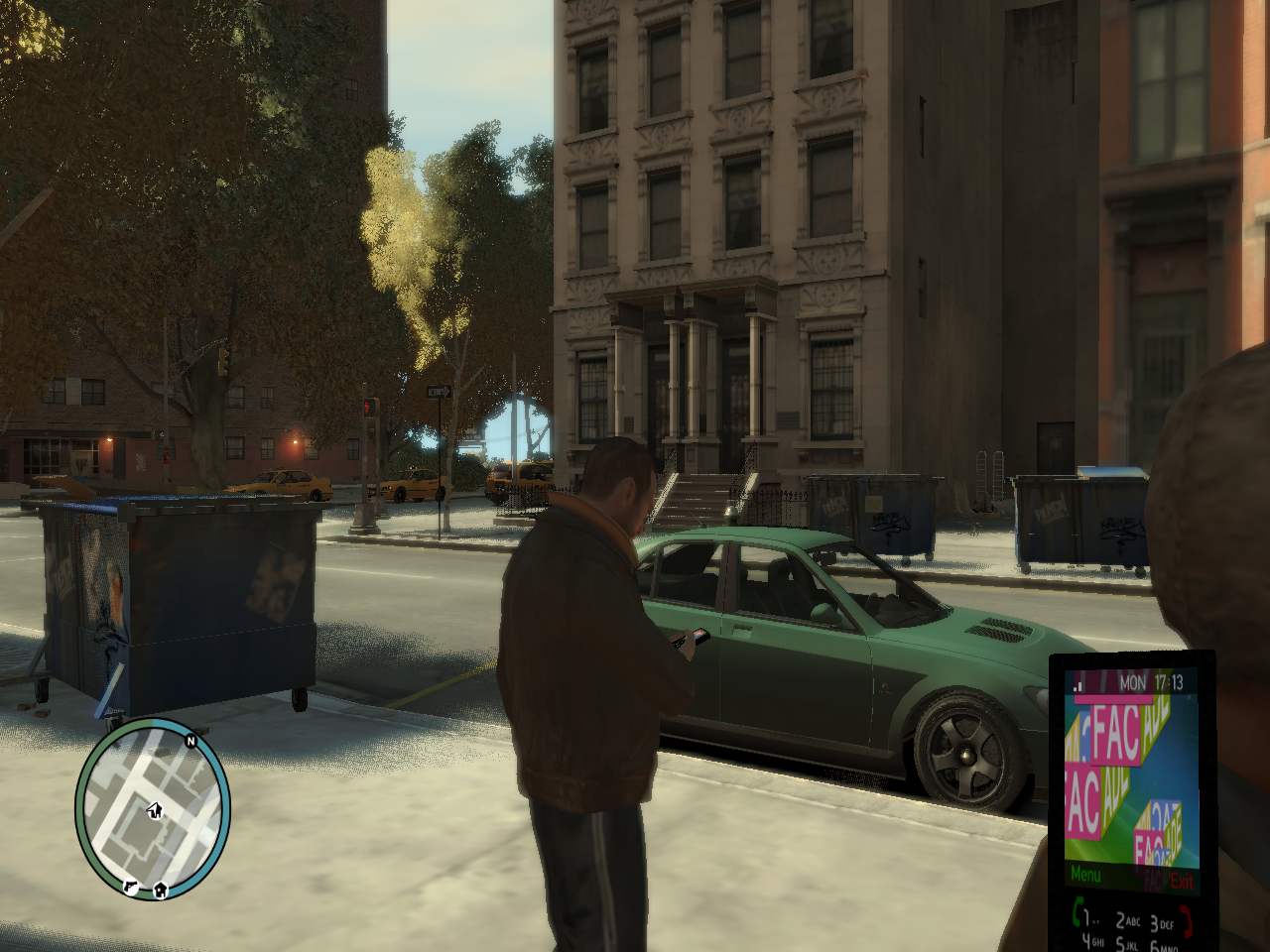Dial the 2 ABC key on phone keypad
Screen dimensions: 1270x952
point(1127,921)
